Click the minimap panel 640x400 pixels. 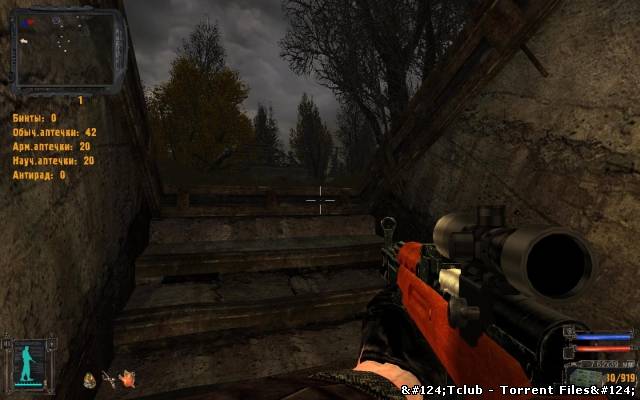(67, 48)
